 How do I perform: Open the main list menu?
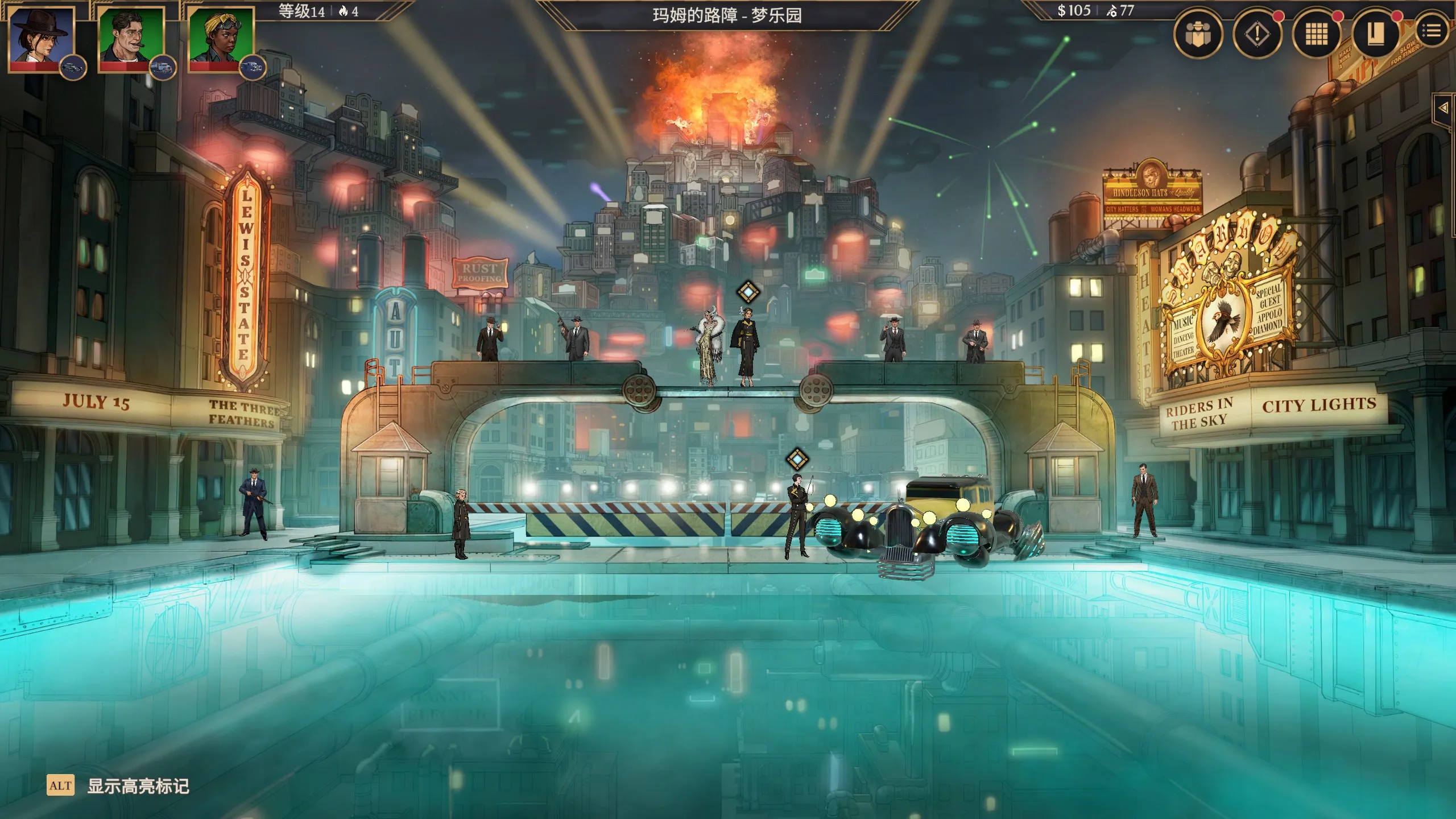(1431, 31)
